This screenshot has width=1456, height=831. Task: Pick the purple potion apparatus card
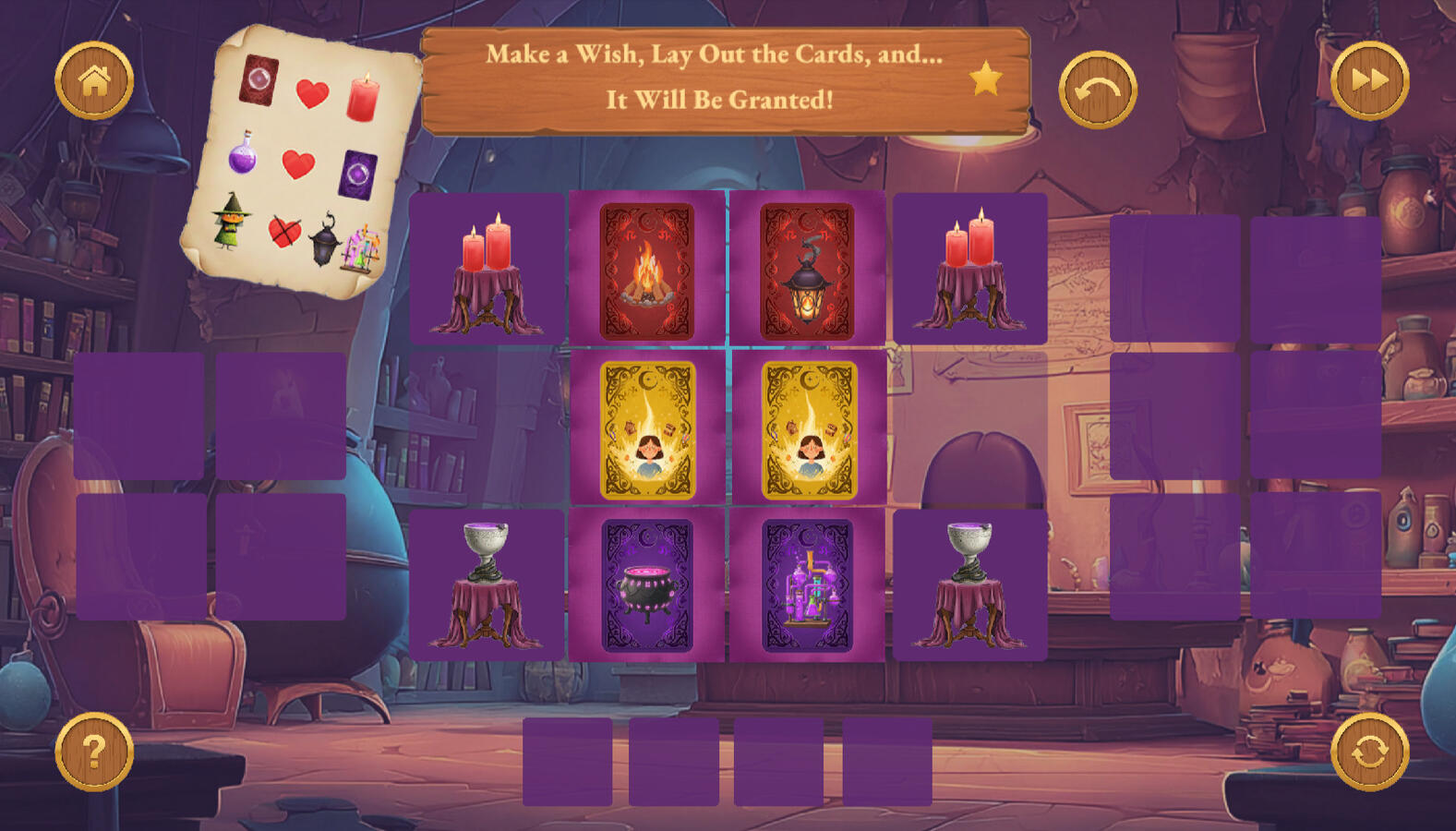pos(807,585)
